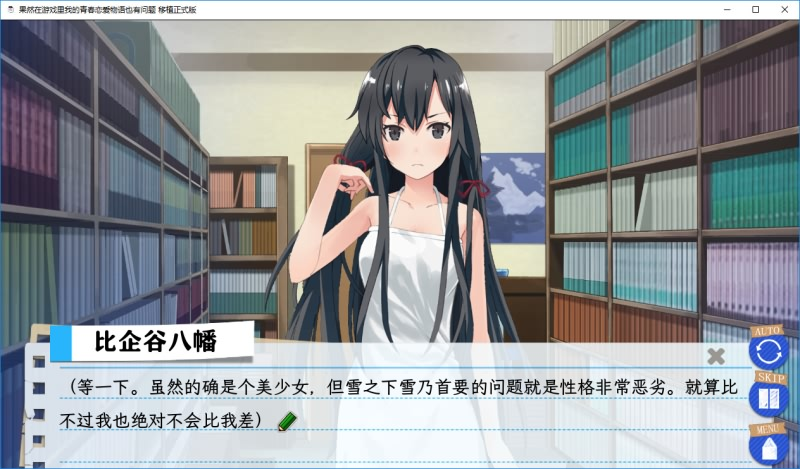This screenshot has height=469, width=800.
Task: Open the MENU home button
Action: click(769, 447)
